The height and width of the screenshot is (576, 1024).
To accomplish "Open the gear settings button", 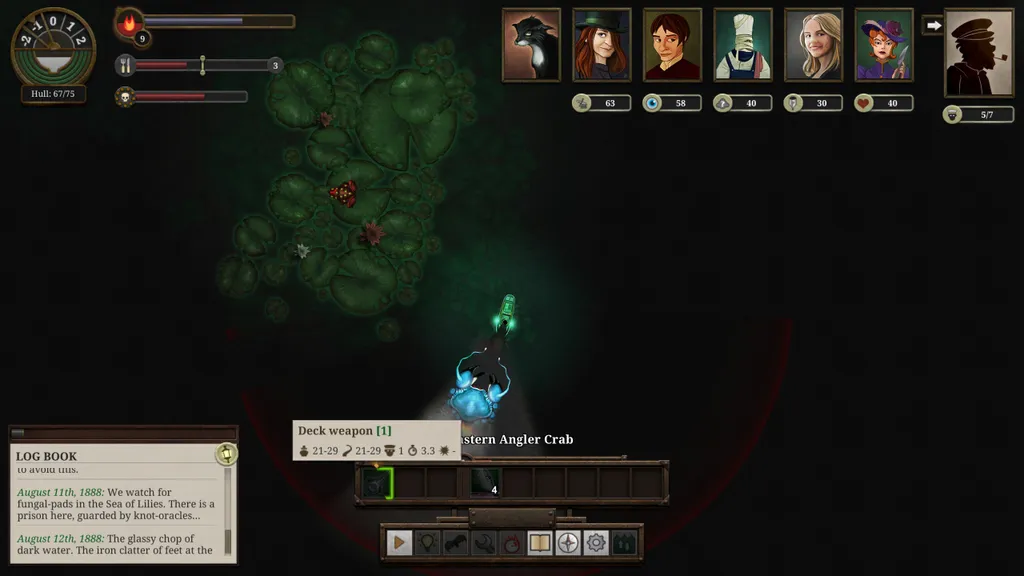I will tap(596, 543).
